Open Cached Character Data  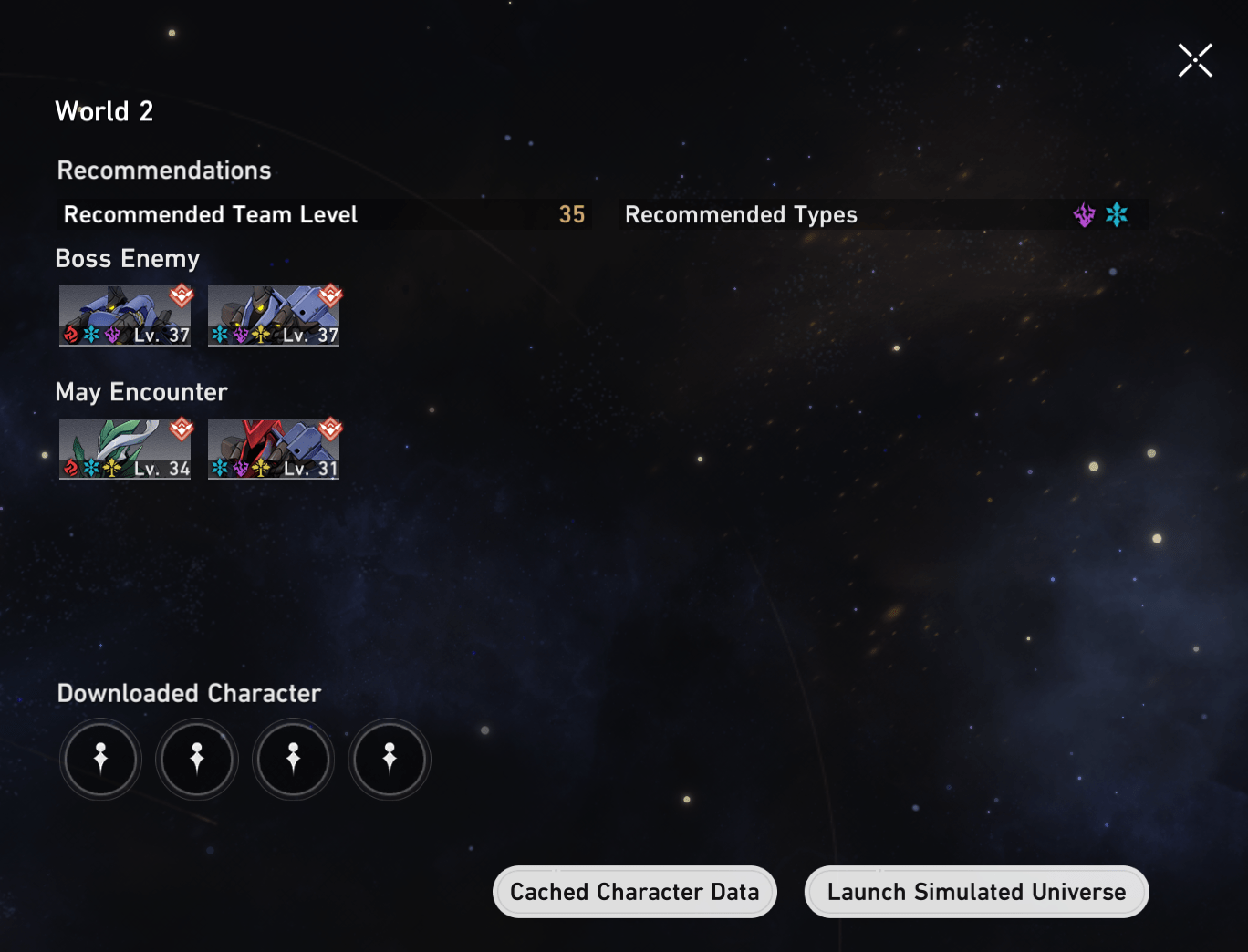[634, 892]
